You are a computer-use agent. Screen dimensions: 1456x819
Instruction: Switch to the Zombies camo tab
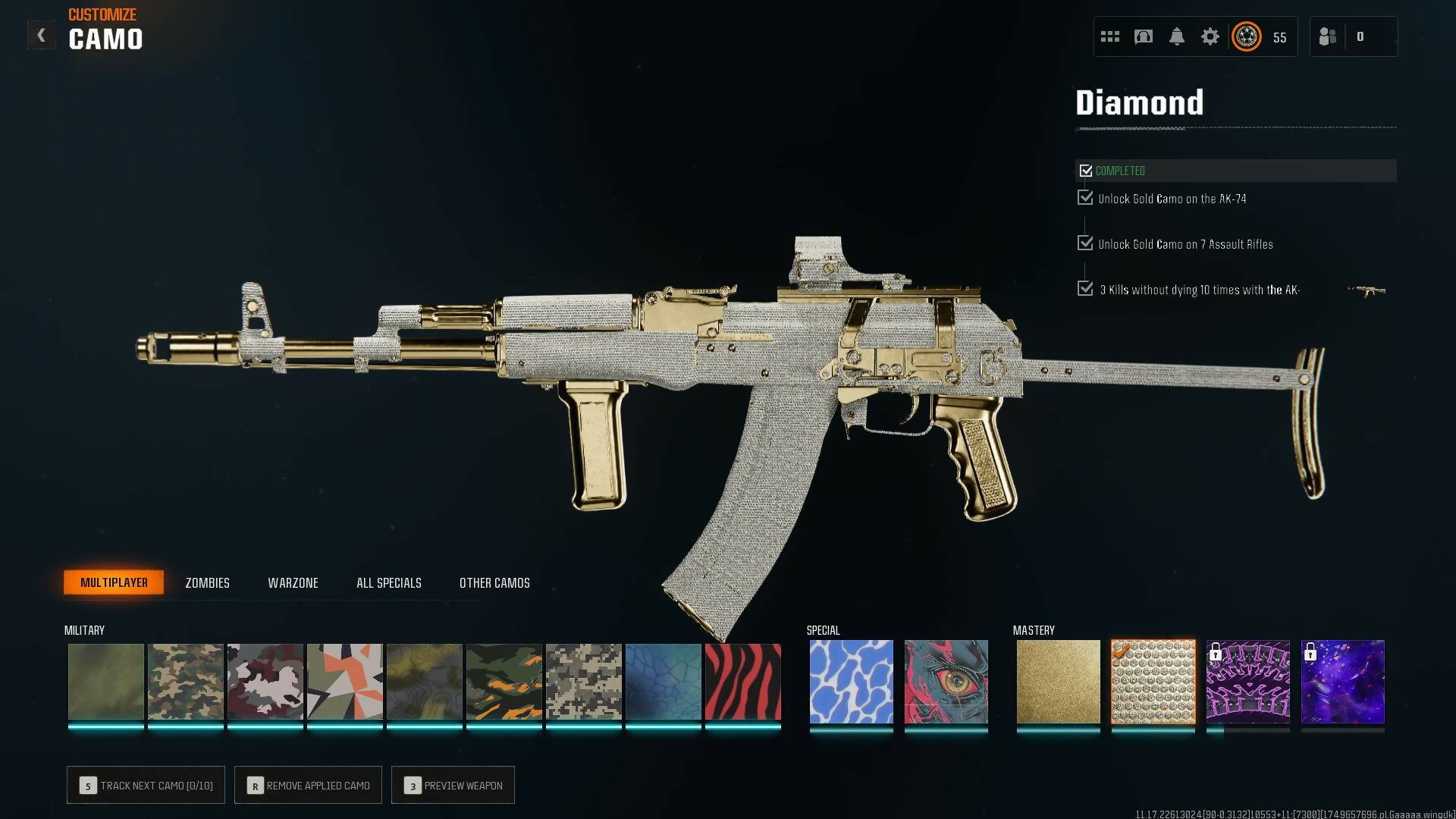pos(207,582)
